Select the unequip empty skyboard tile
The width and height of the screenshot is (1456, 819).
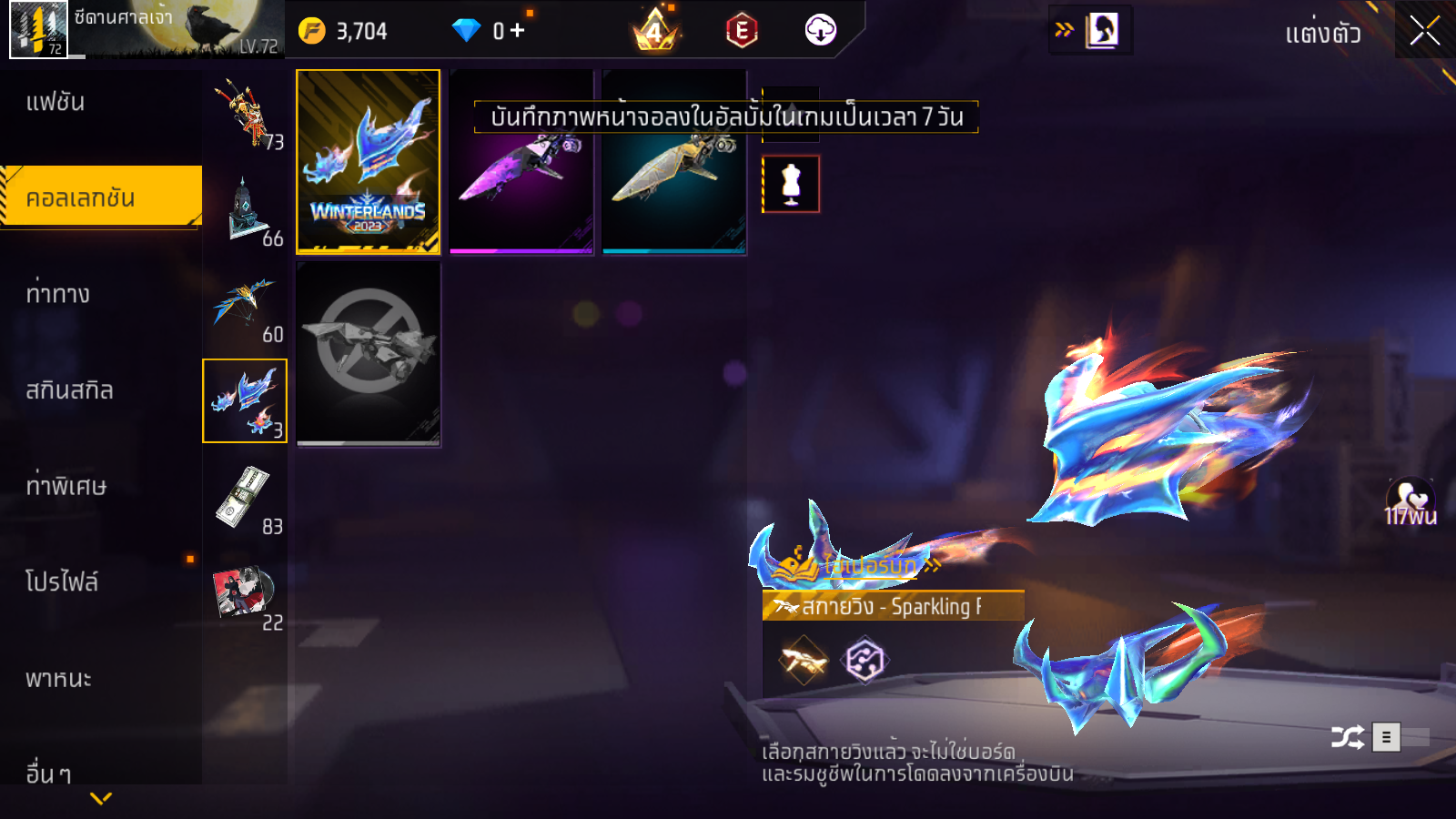[x=368, y=354]
